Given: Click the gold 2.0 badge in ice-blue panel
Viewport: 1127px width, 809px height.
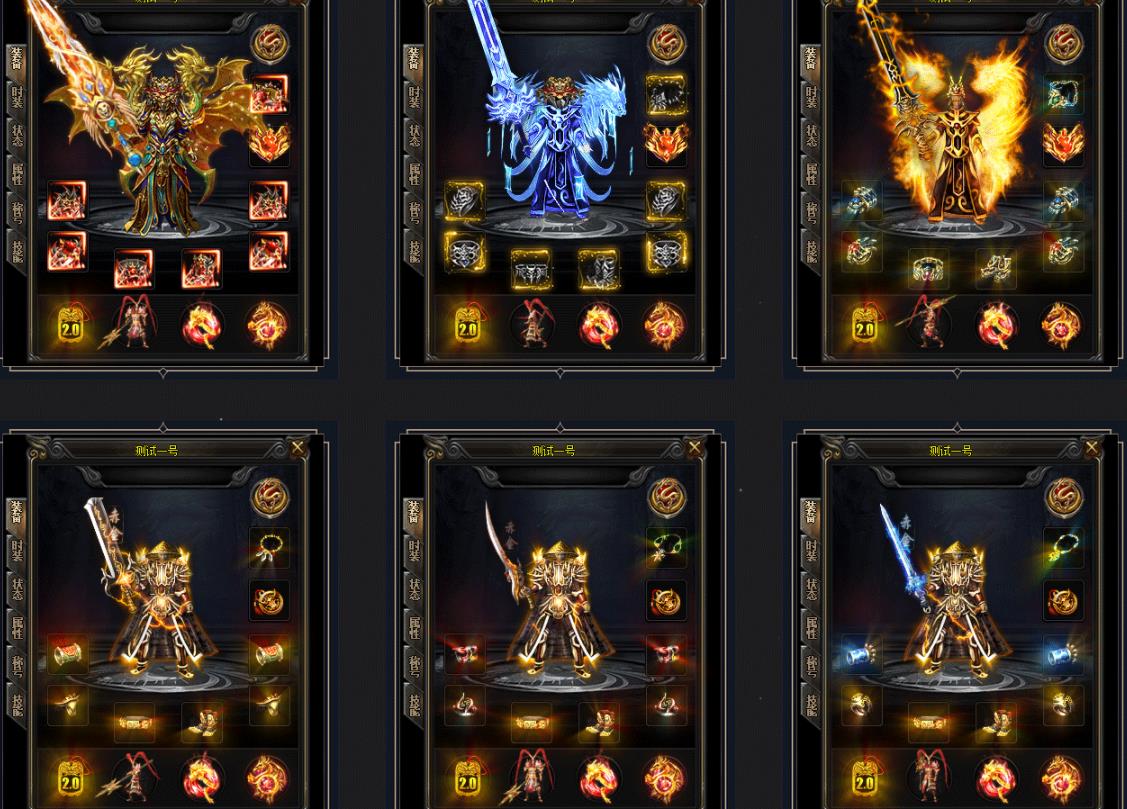Looking at the screenshot, I should point(467,326).
